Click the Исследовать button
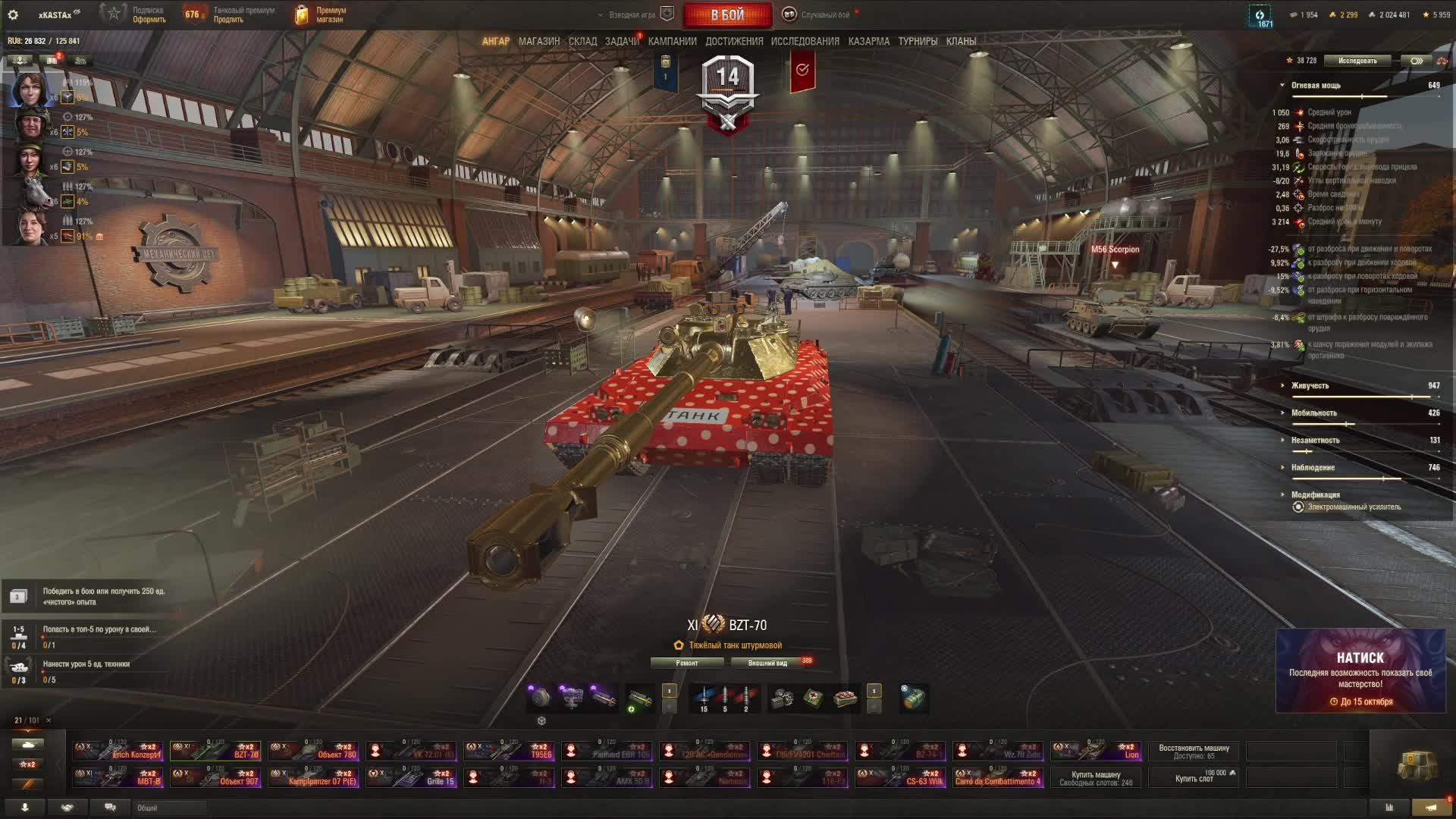 (x=1357, y=61)
